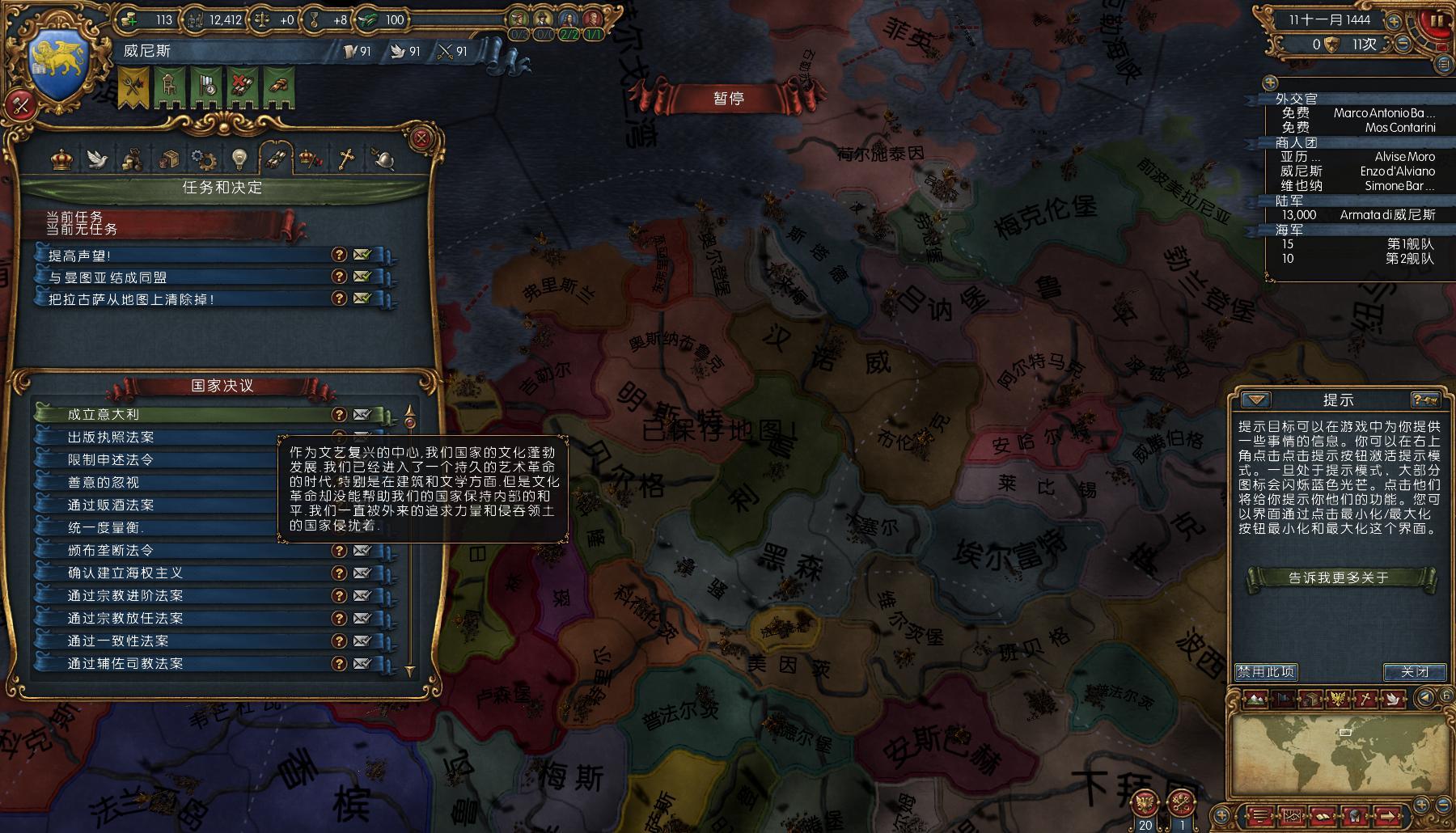The image size is (1456, 833).
Task: Click the 告诉我更多关于 hint button
Action: [x=1339, y=577]
